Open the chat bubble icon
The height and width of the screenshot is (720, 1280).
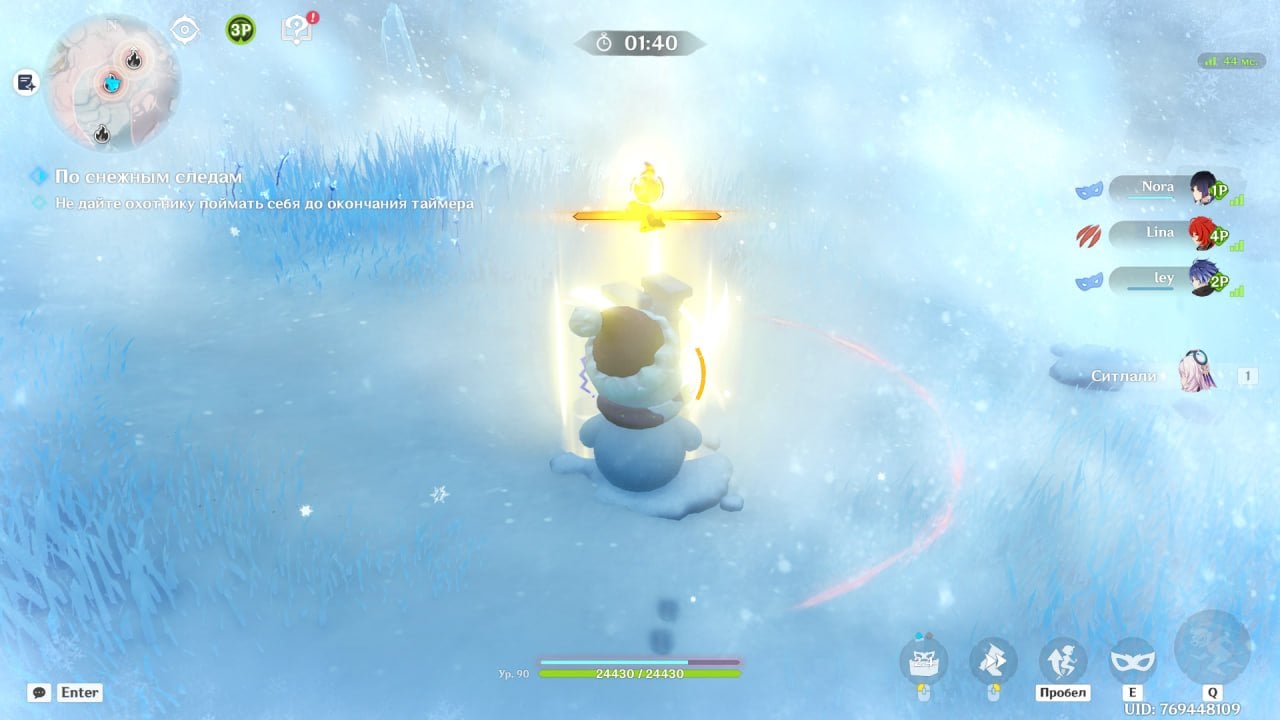click(x=39, y=692)
